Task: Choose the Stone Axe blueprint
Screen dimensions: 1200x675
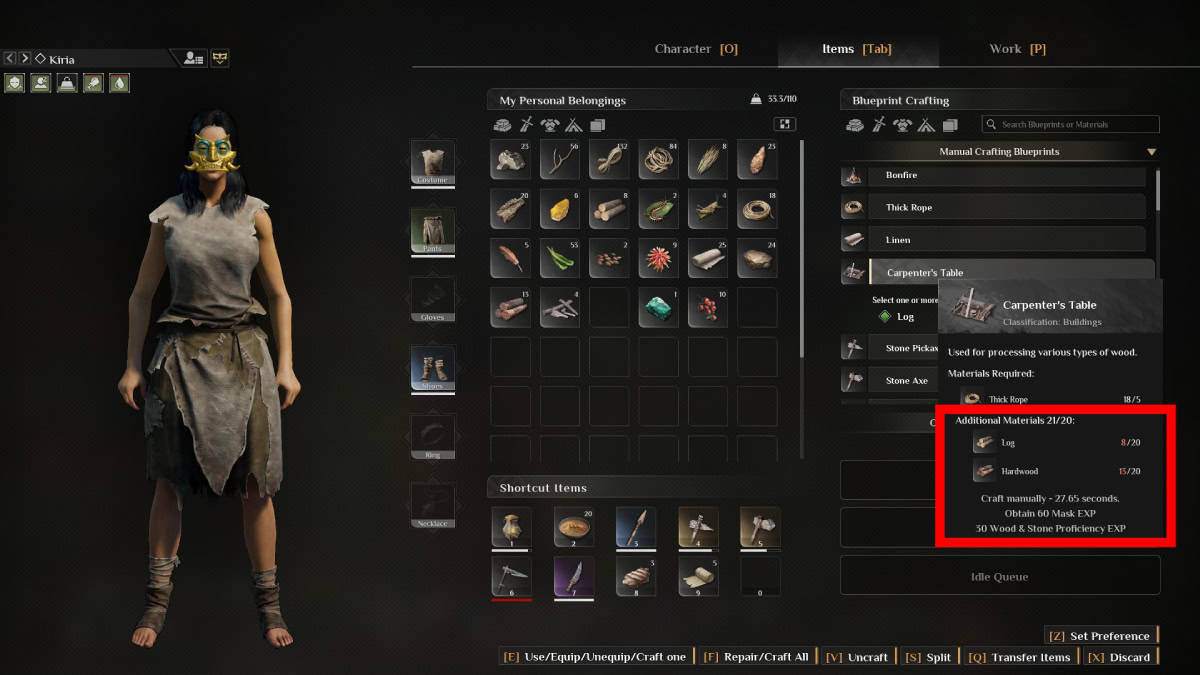Action: [888, 381]
